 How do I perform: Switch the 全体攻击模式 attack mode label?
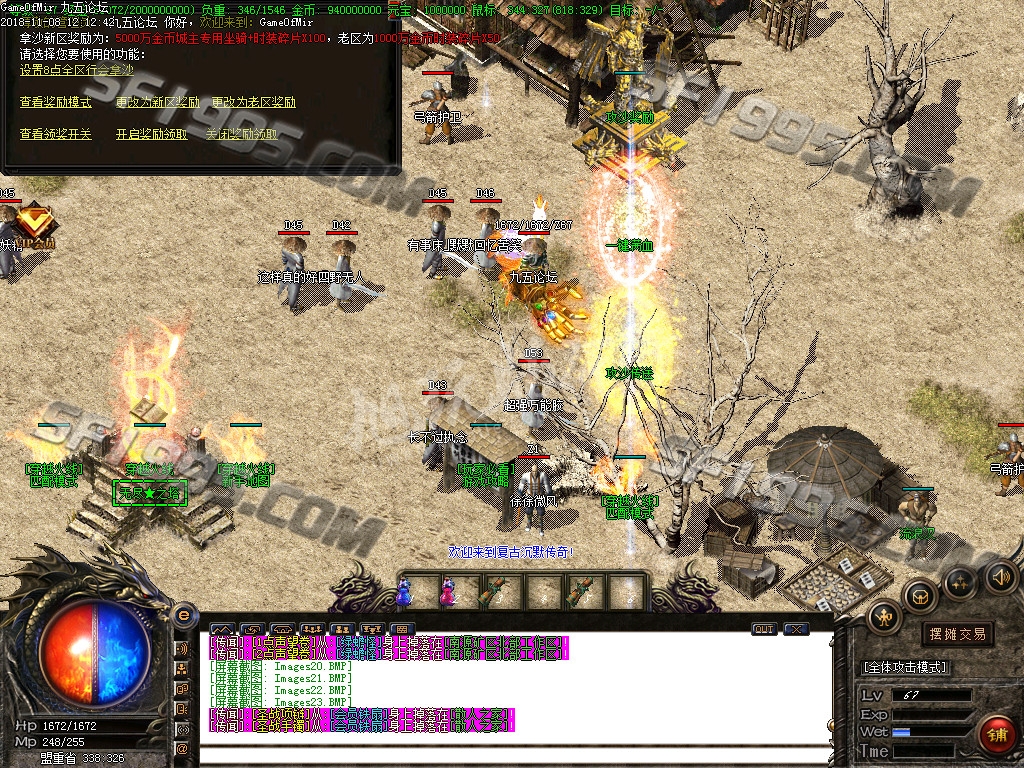(905, 667)
